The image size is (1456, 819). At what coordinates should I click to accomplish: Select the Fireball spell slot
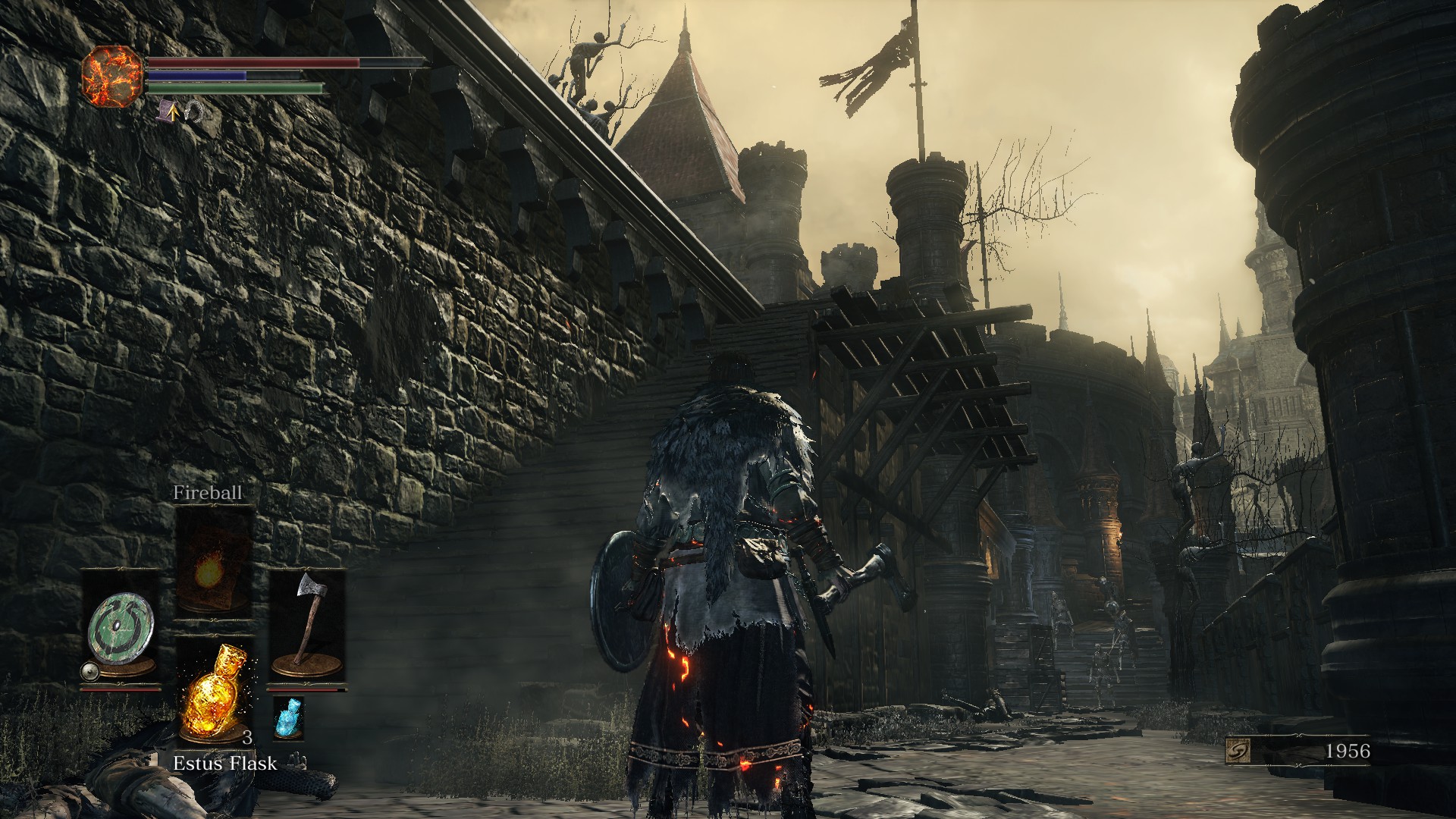pos(215,562)
